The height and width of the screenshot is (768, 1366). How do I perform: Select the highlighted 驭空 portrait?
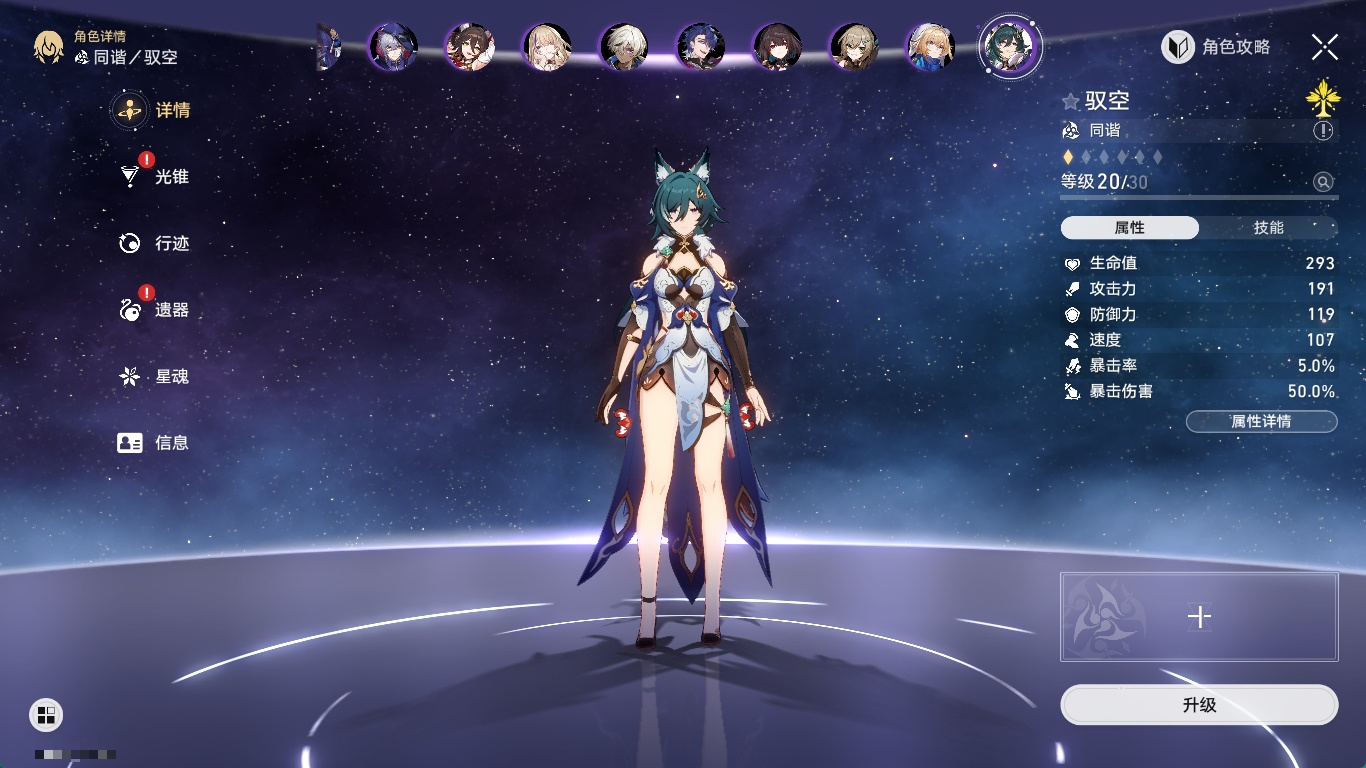pyautogui.click(x=1010, y=47)
